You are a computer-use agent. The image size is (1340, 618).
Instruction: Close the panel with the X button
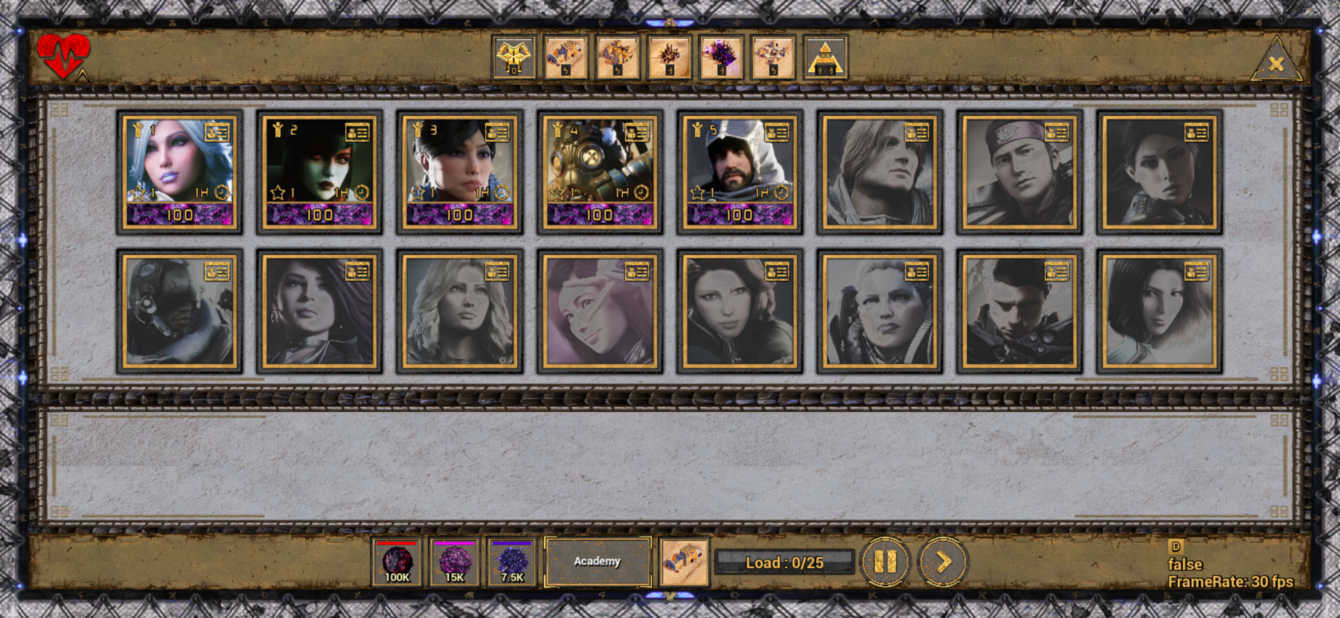click(x=1276, y=64)
